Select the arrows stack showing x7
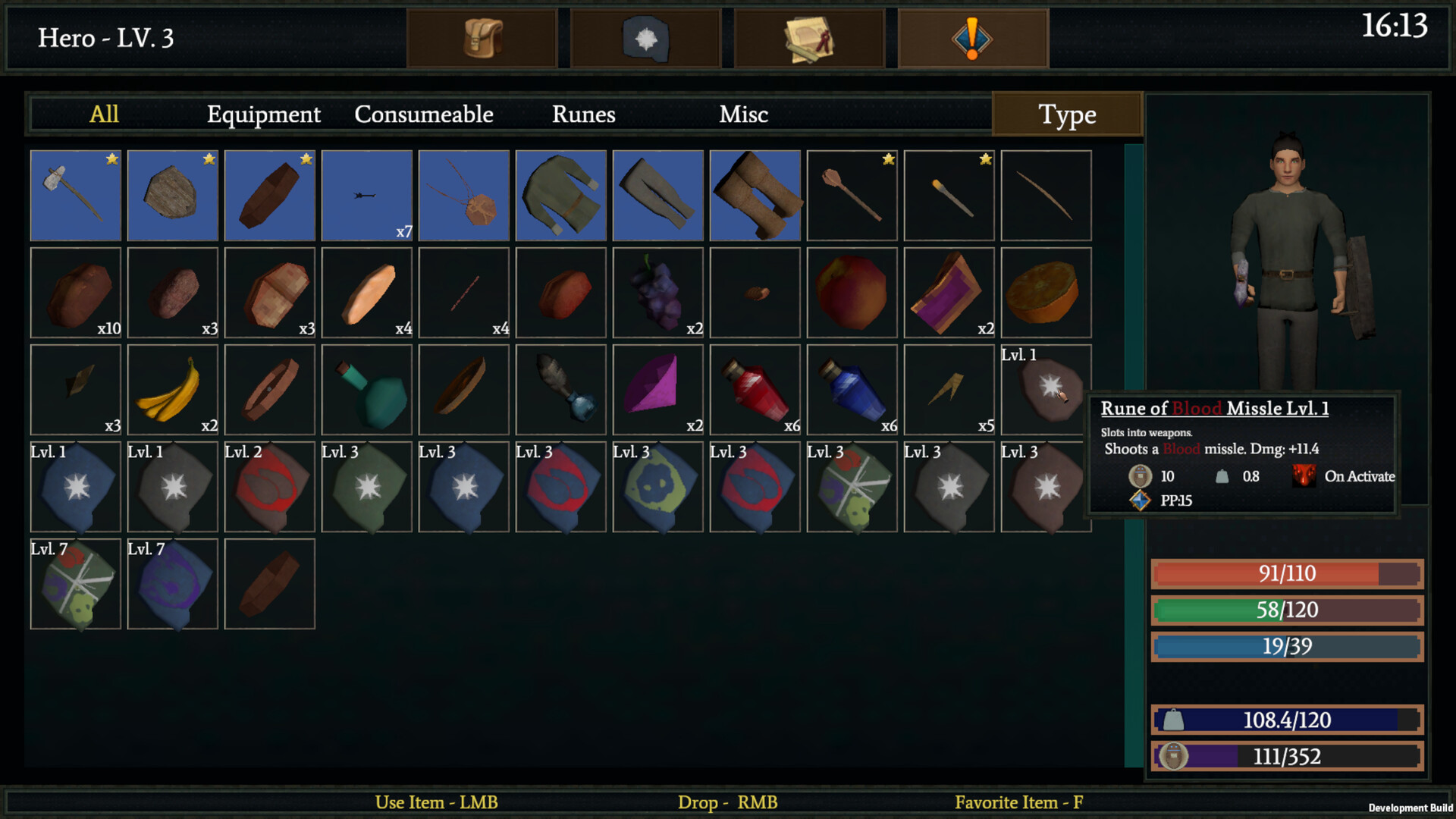The image size is (1456, 819). (x=366, y=195)
